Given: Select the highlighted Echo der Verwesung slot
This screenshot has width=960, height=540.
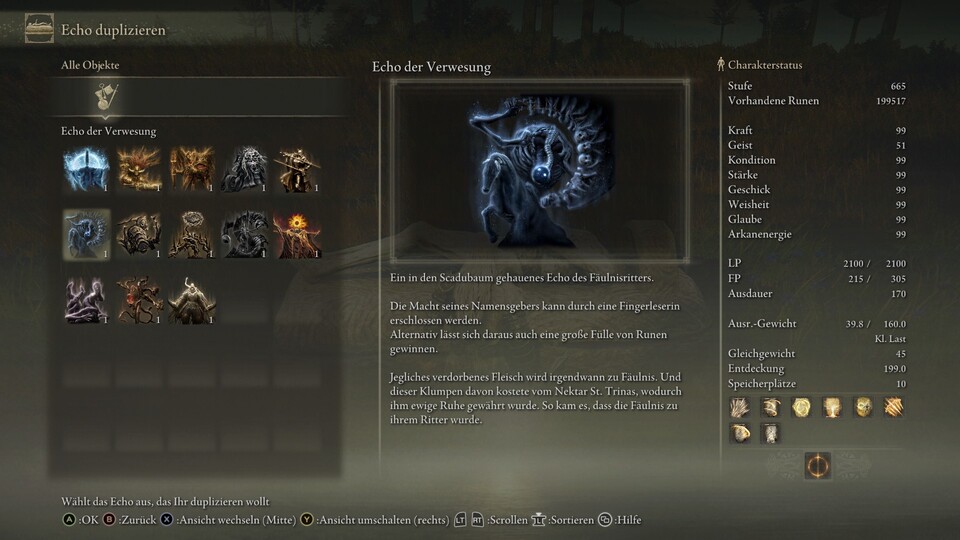Looking at the screenshot, I should [86, 233].
